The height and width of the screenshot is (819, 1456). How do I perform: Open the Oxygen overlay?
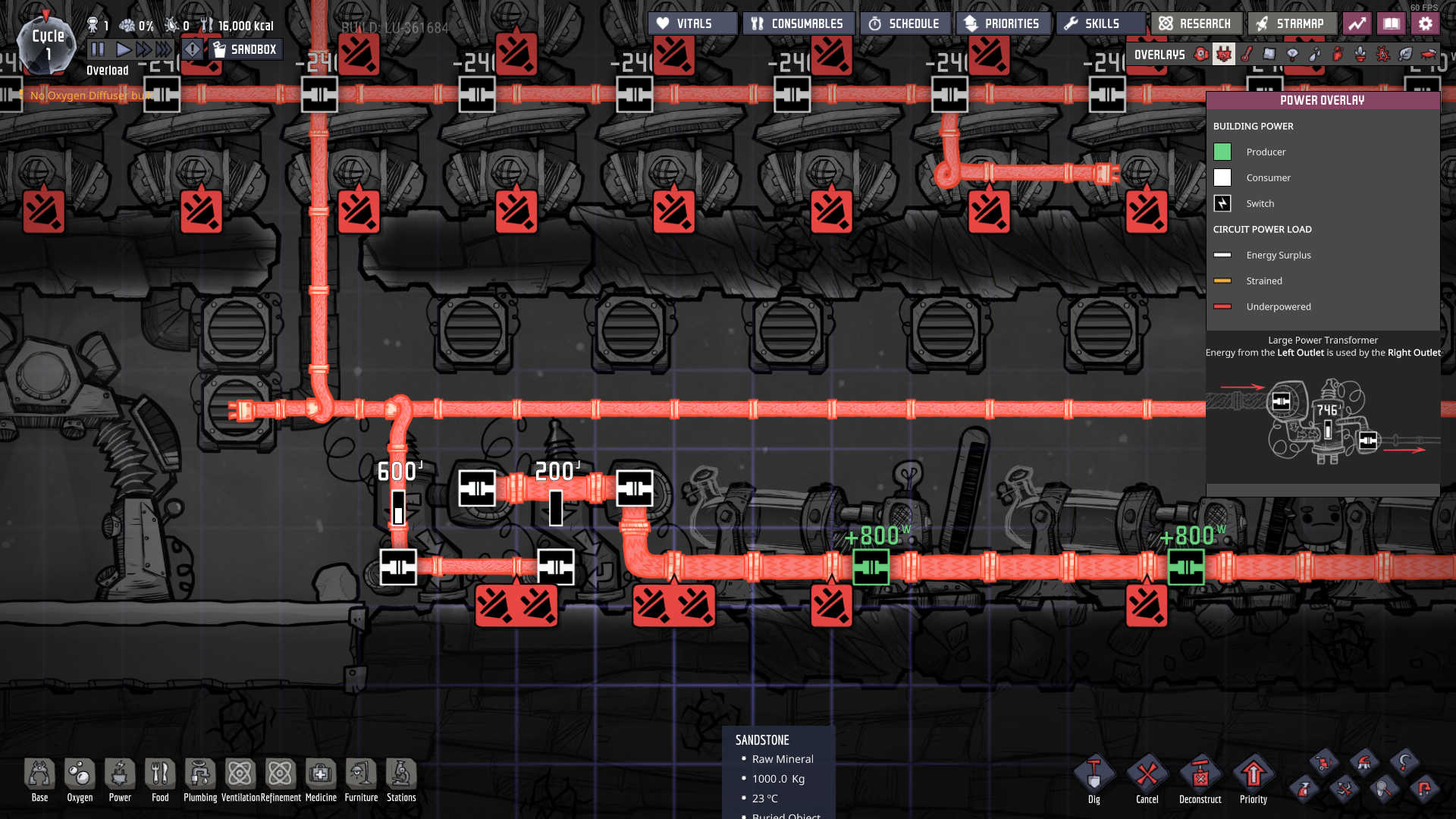pyautogui.click(x=1200, y=54)
